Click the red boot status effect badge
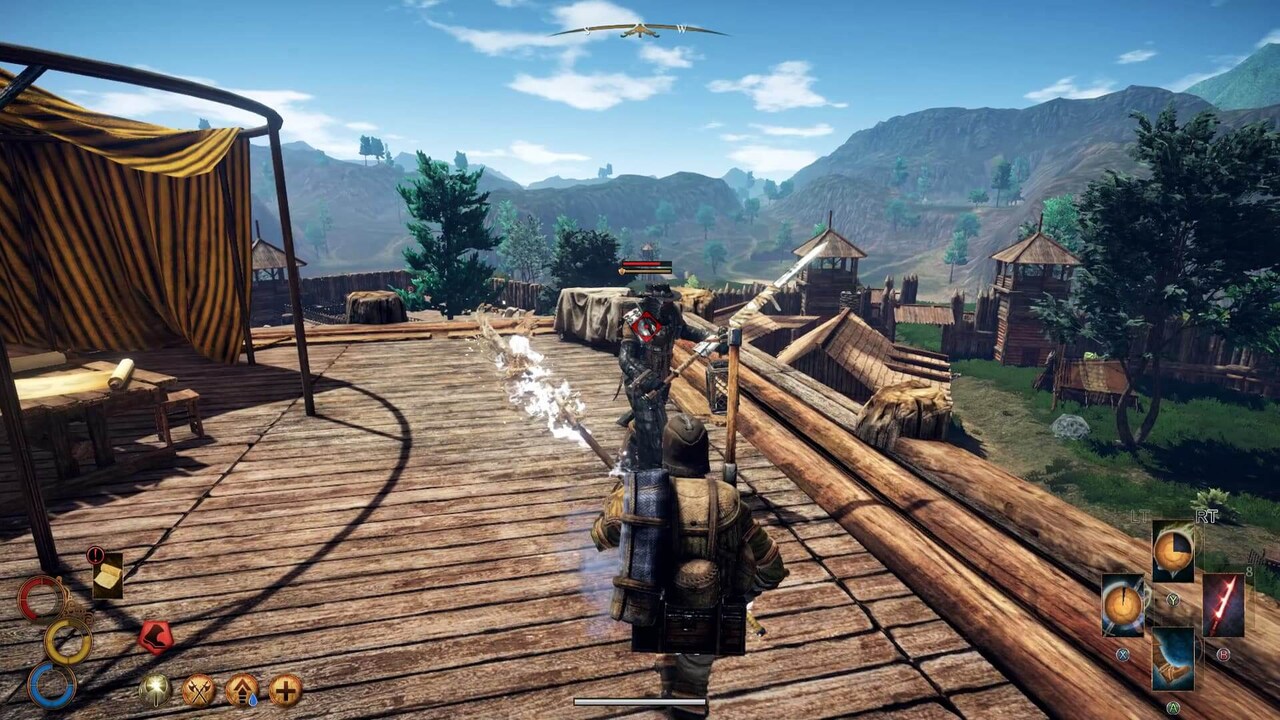 [156, 635]
